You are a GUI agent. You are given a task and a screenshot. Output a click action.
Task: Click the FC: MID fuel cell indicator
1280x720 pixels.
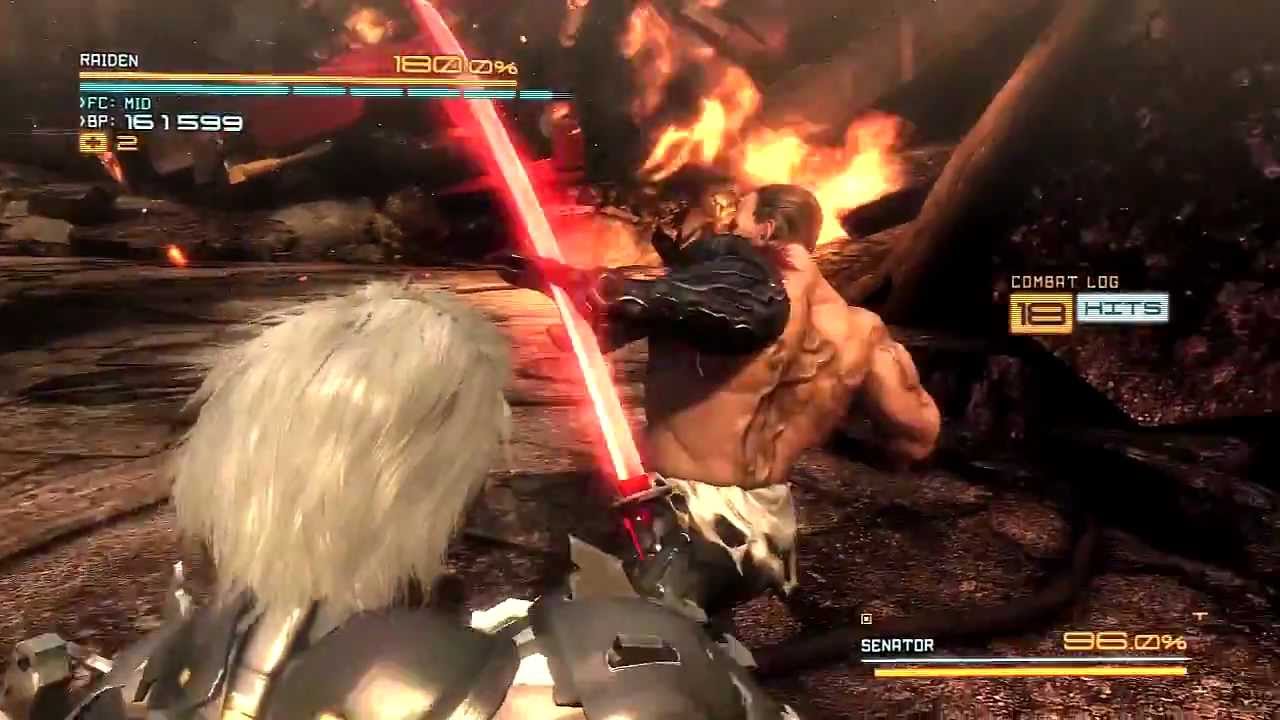115,103
